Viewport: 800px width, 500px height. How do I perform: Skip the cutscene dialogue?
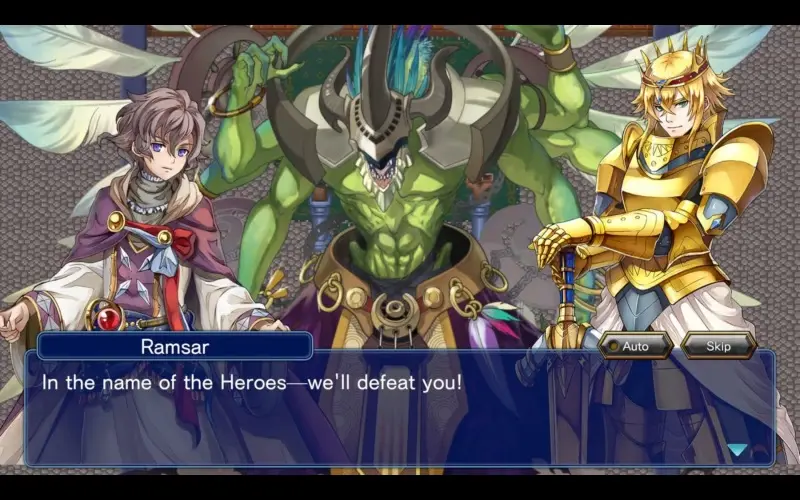pos(717,346)
